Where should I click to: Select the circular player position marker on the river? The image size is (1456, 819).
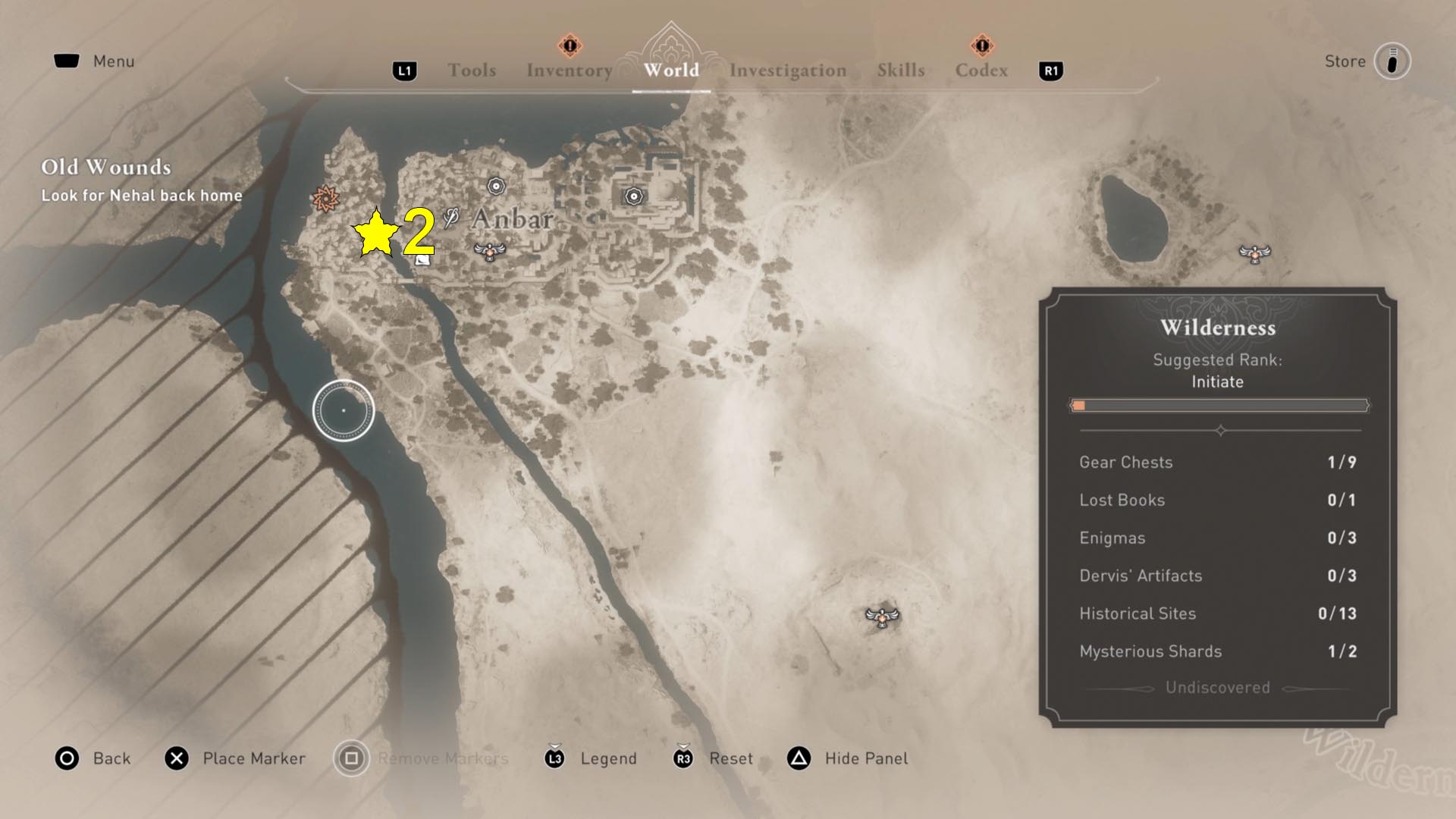[x=344, y=409]
